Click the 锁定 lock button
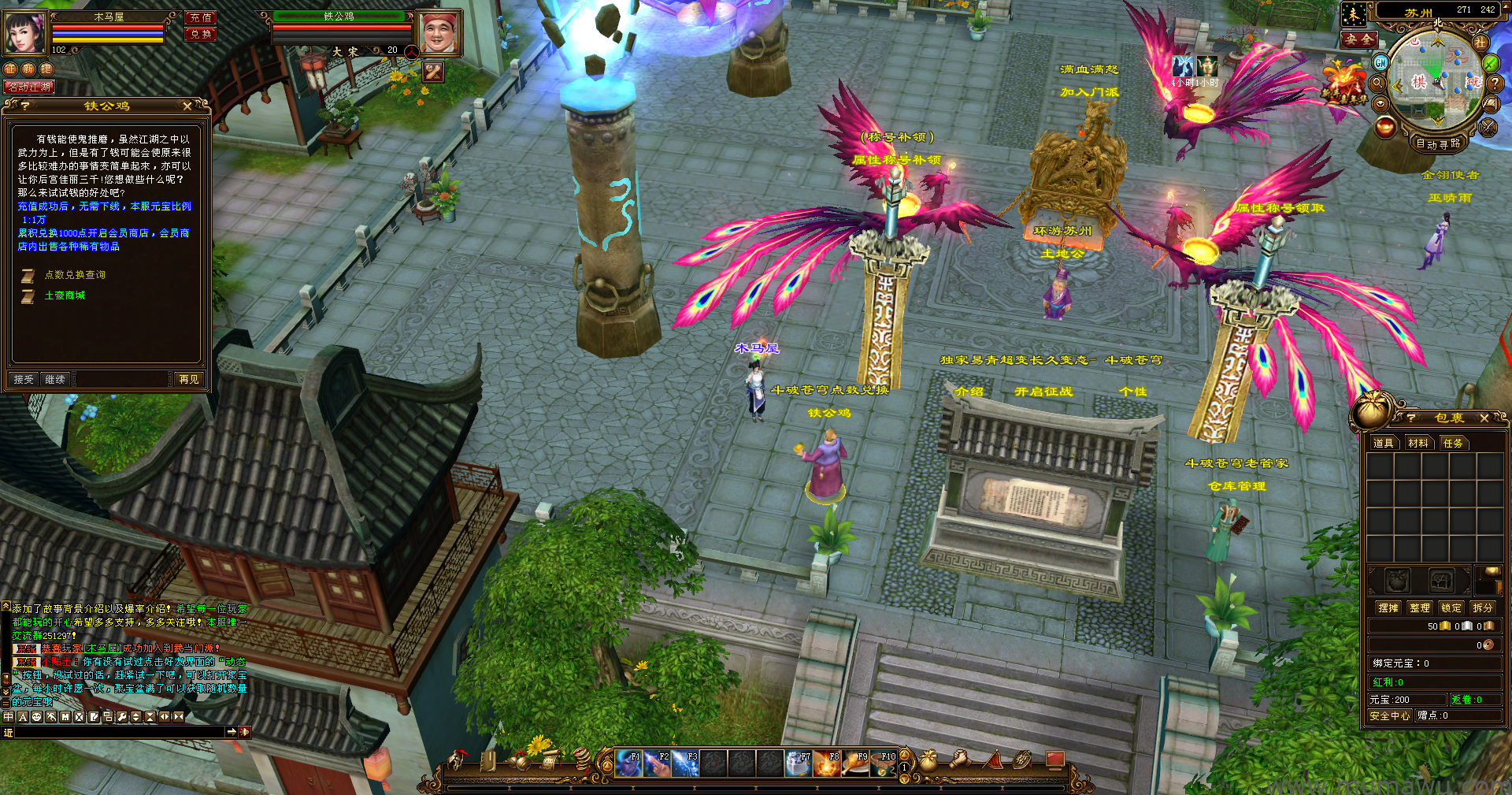This screenshot has width=1512, height=795. (x=1451, y=607)
